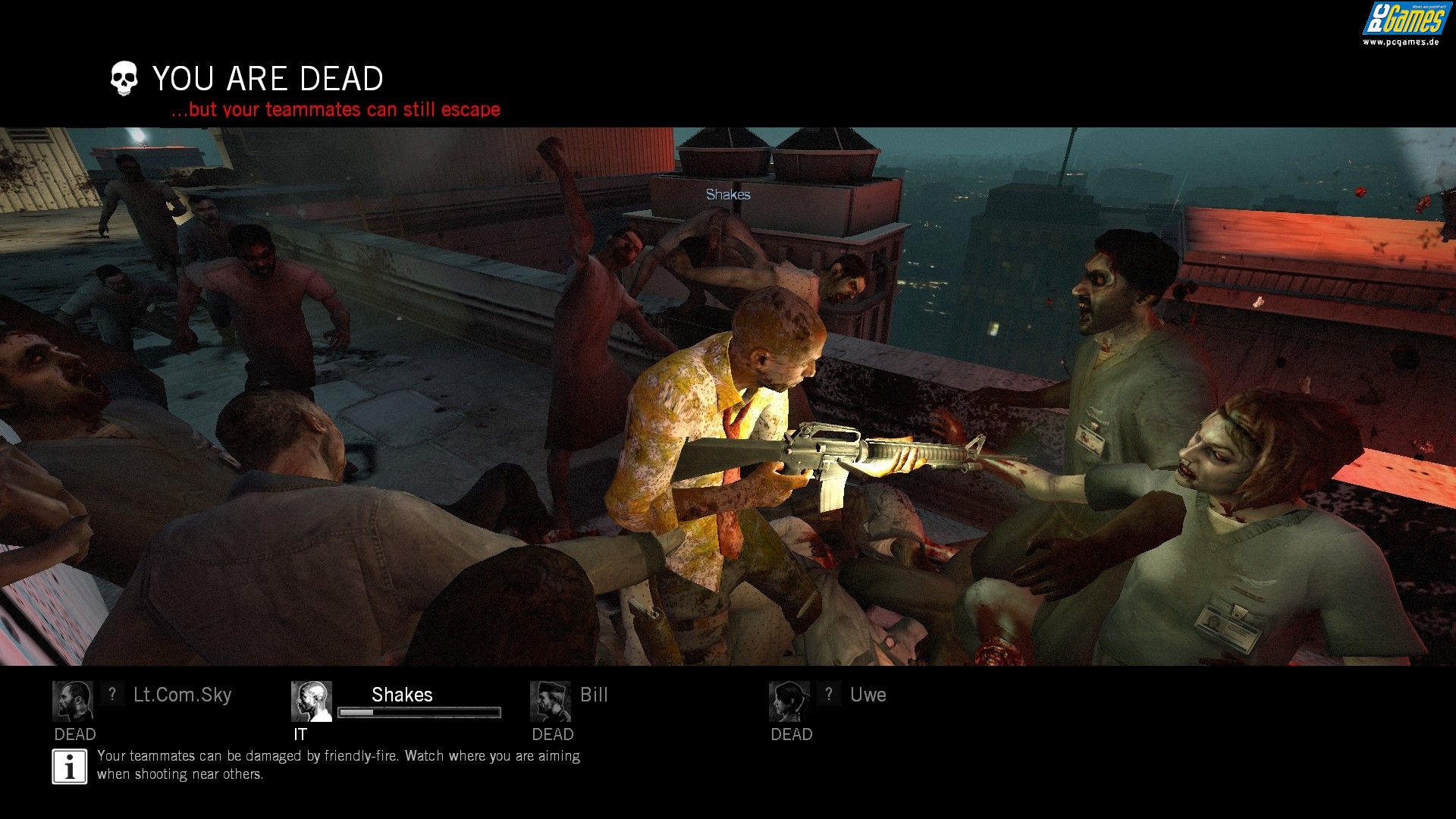Viewport: 1456px width, 819px height.
Task: Click the info tip icon
Action: 70,767
